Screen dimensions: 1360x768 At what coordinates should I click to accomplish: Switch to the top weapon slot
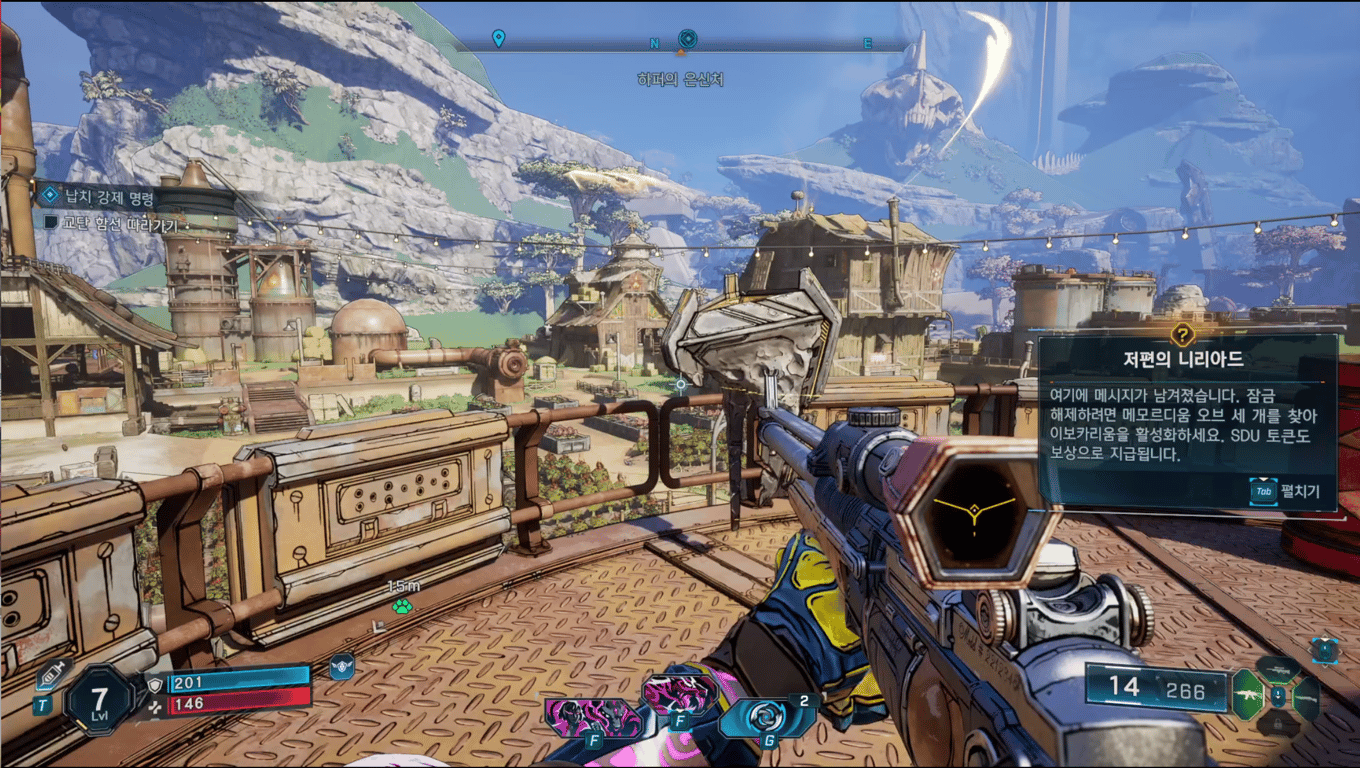tap(1278, 669)
